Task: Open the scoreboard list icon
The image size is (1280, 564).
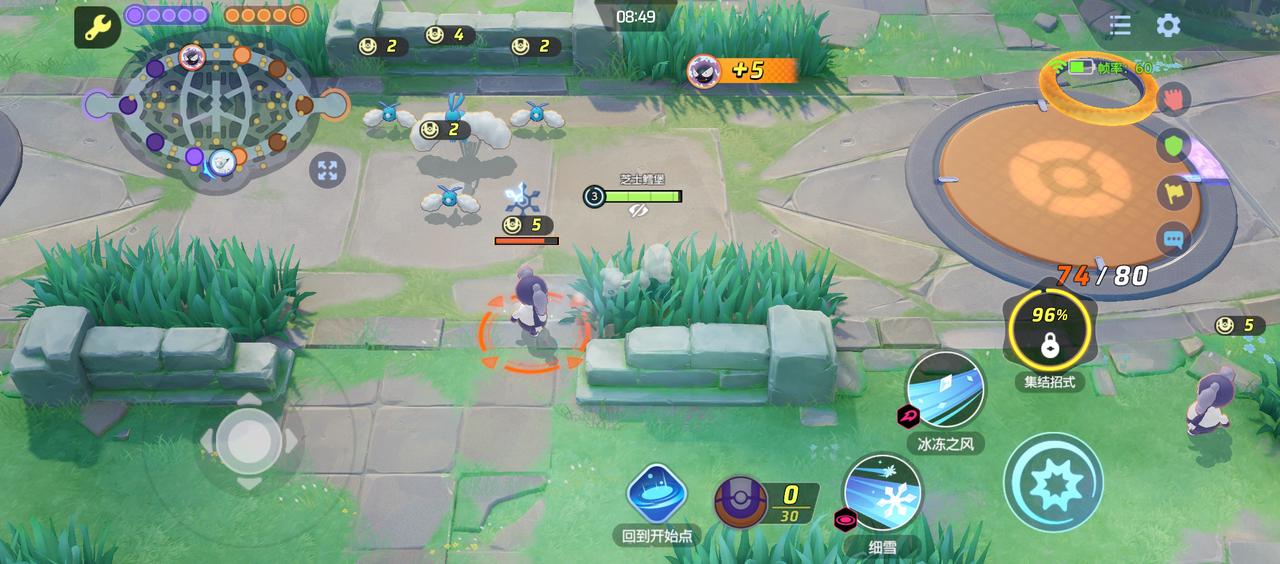Action: [x=1120, y=26]
